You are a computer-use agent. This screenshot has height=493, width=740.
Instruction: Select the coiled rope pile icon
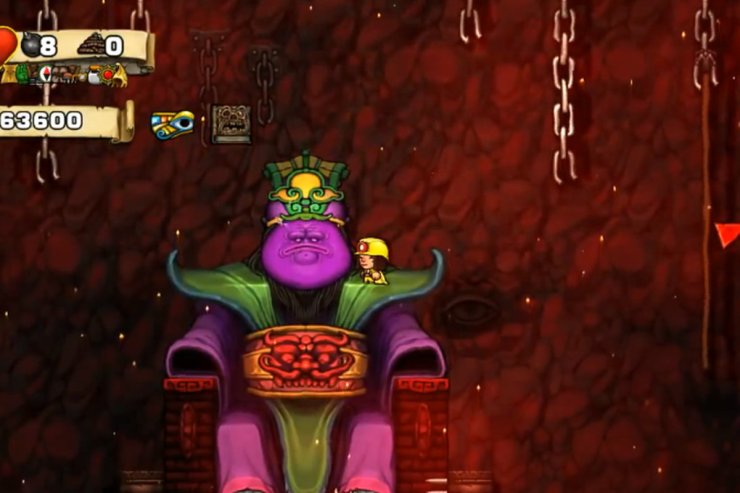point(92,45)
